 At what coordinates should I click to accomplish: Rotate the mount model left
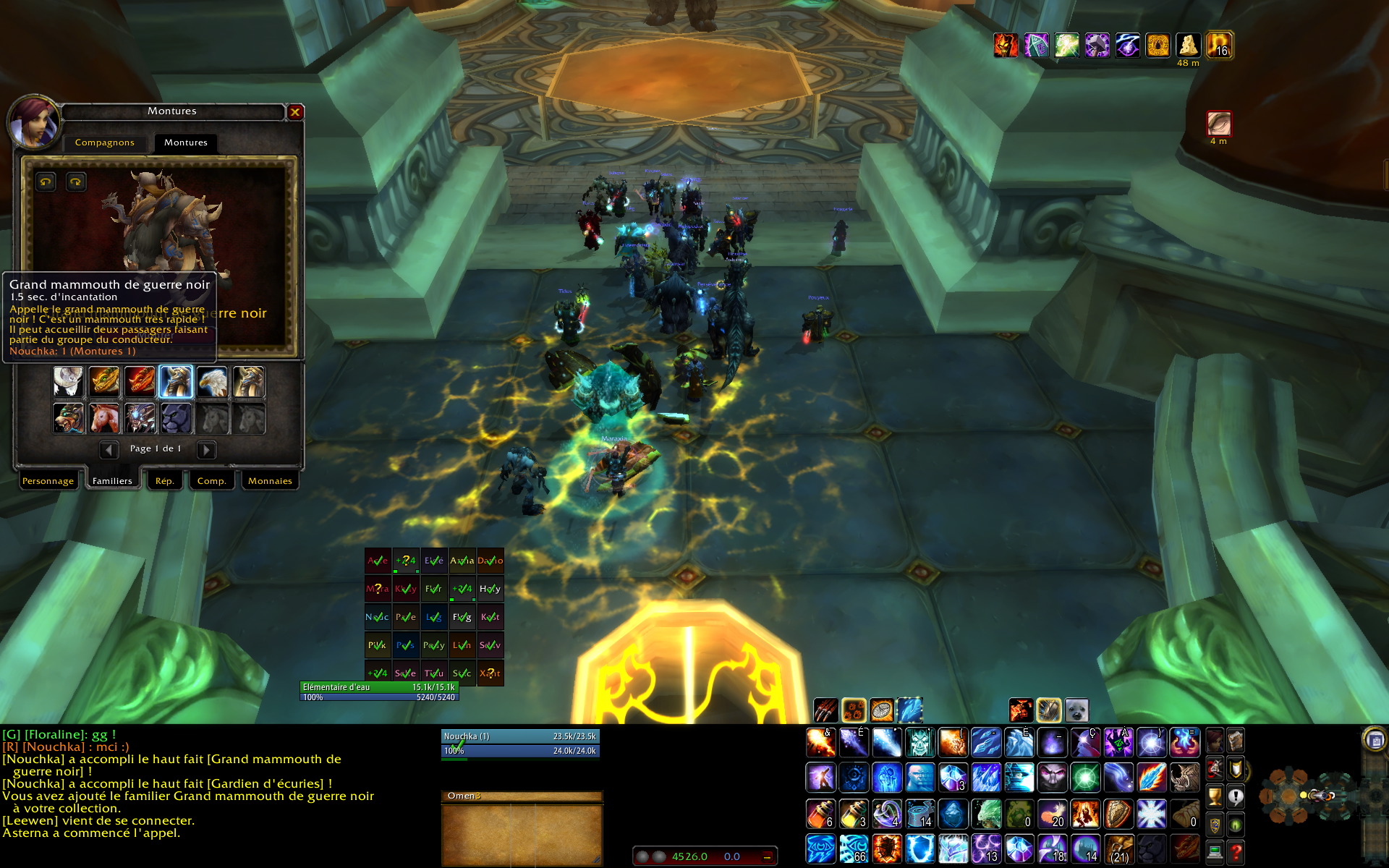point(46,182)
